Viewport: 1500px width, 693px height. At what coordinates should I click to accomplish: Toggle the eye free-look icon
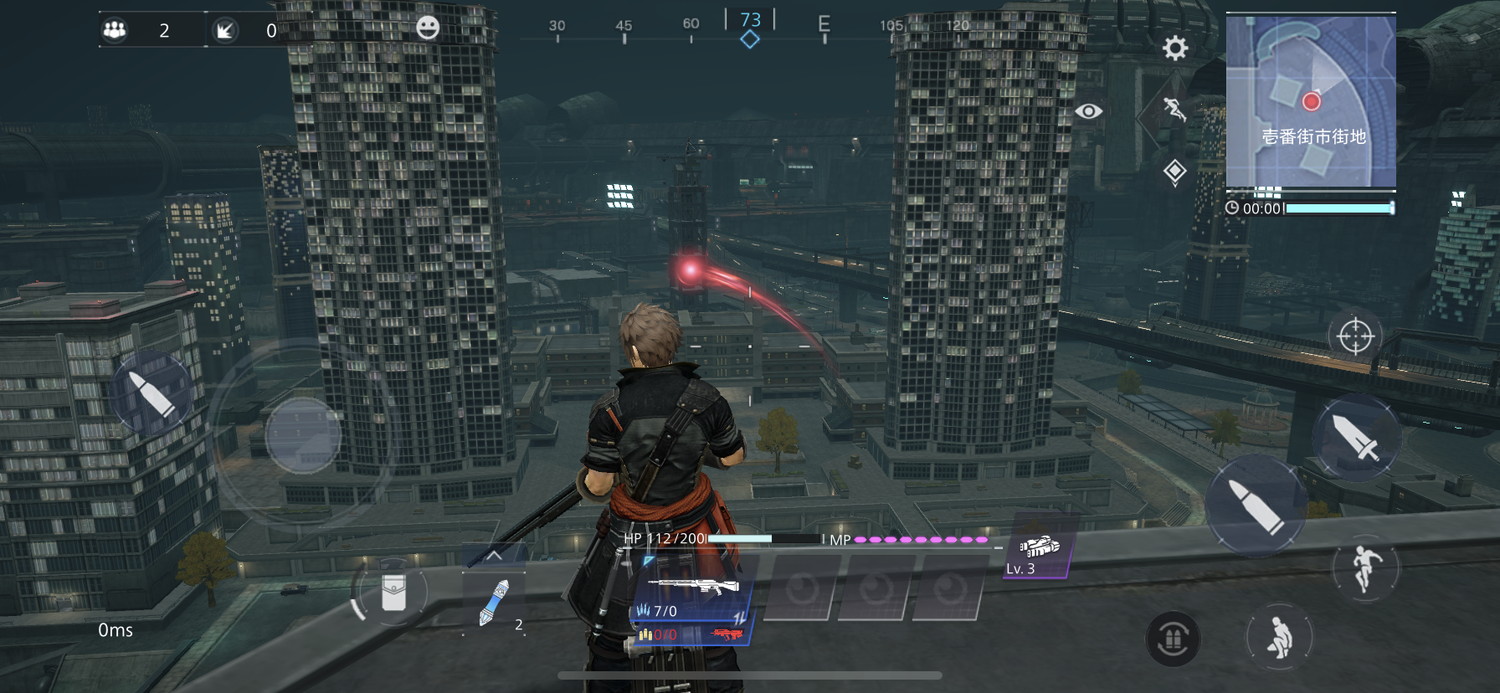click(x=1089, y=111)
